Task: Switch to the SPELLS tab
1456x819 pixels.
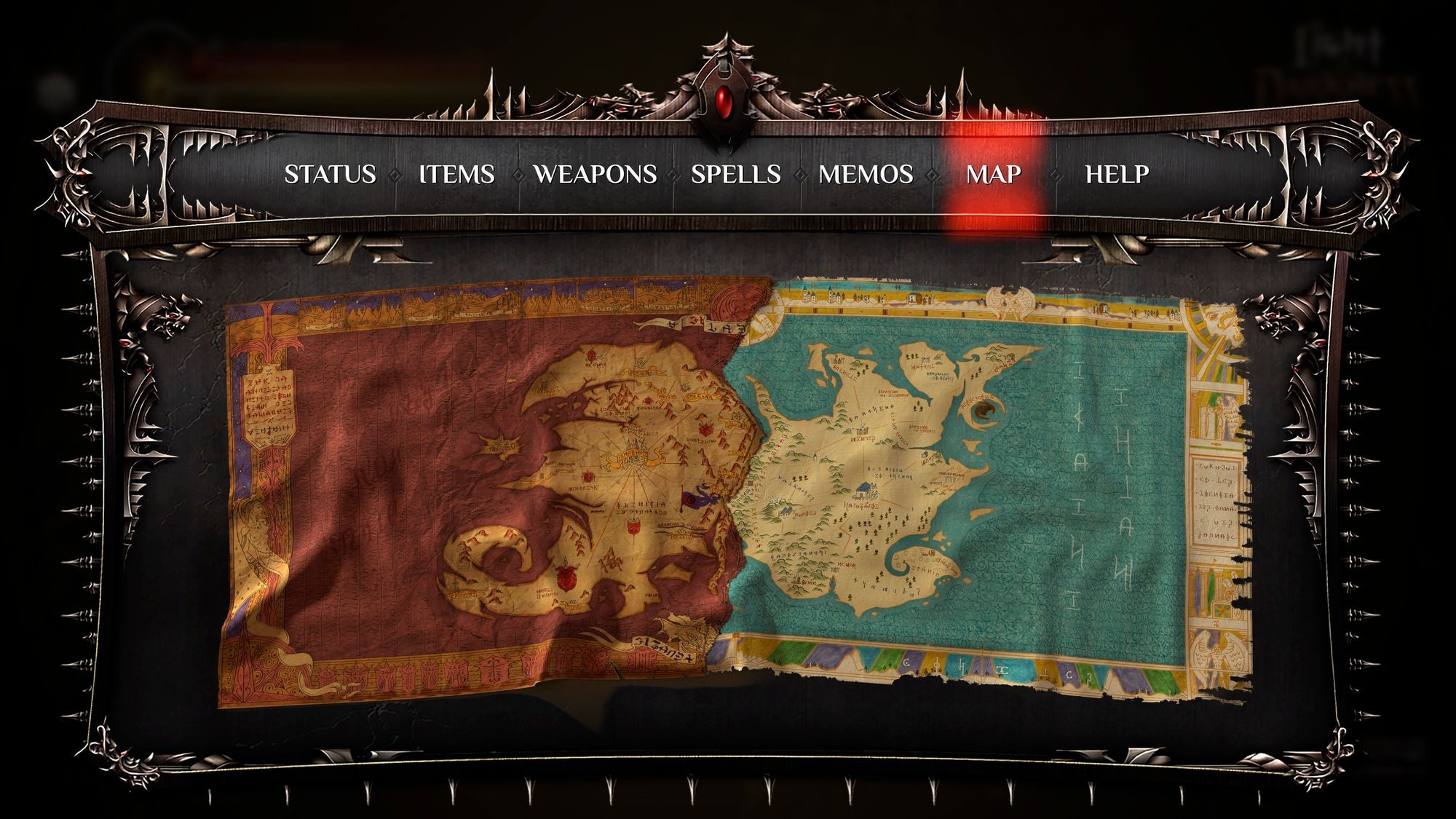Action: [x=737, y=174]
